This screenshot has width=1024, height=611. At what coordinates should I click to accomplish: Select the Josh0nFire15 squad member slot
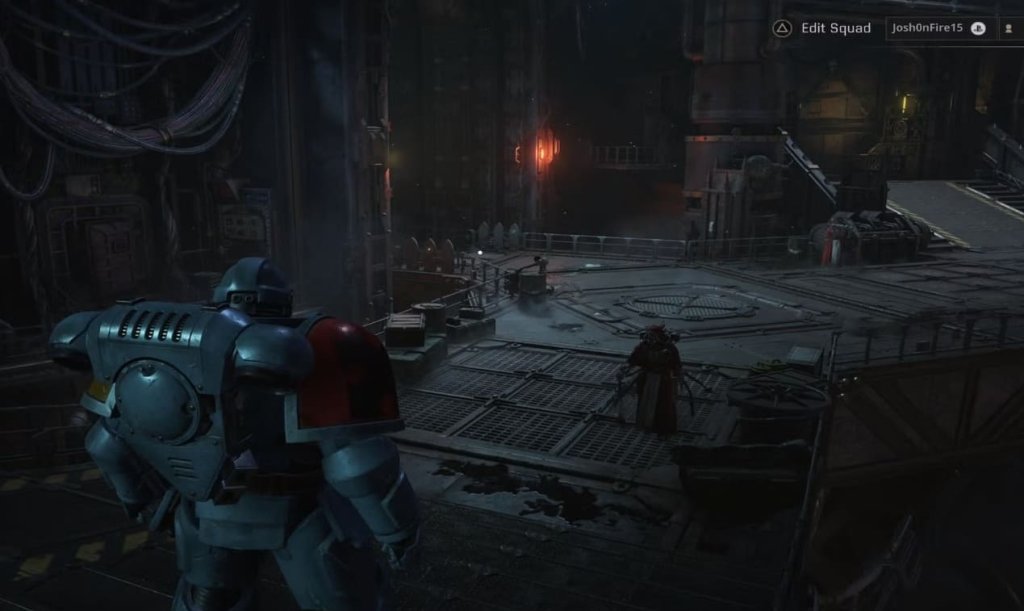point(939,28)
